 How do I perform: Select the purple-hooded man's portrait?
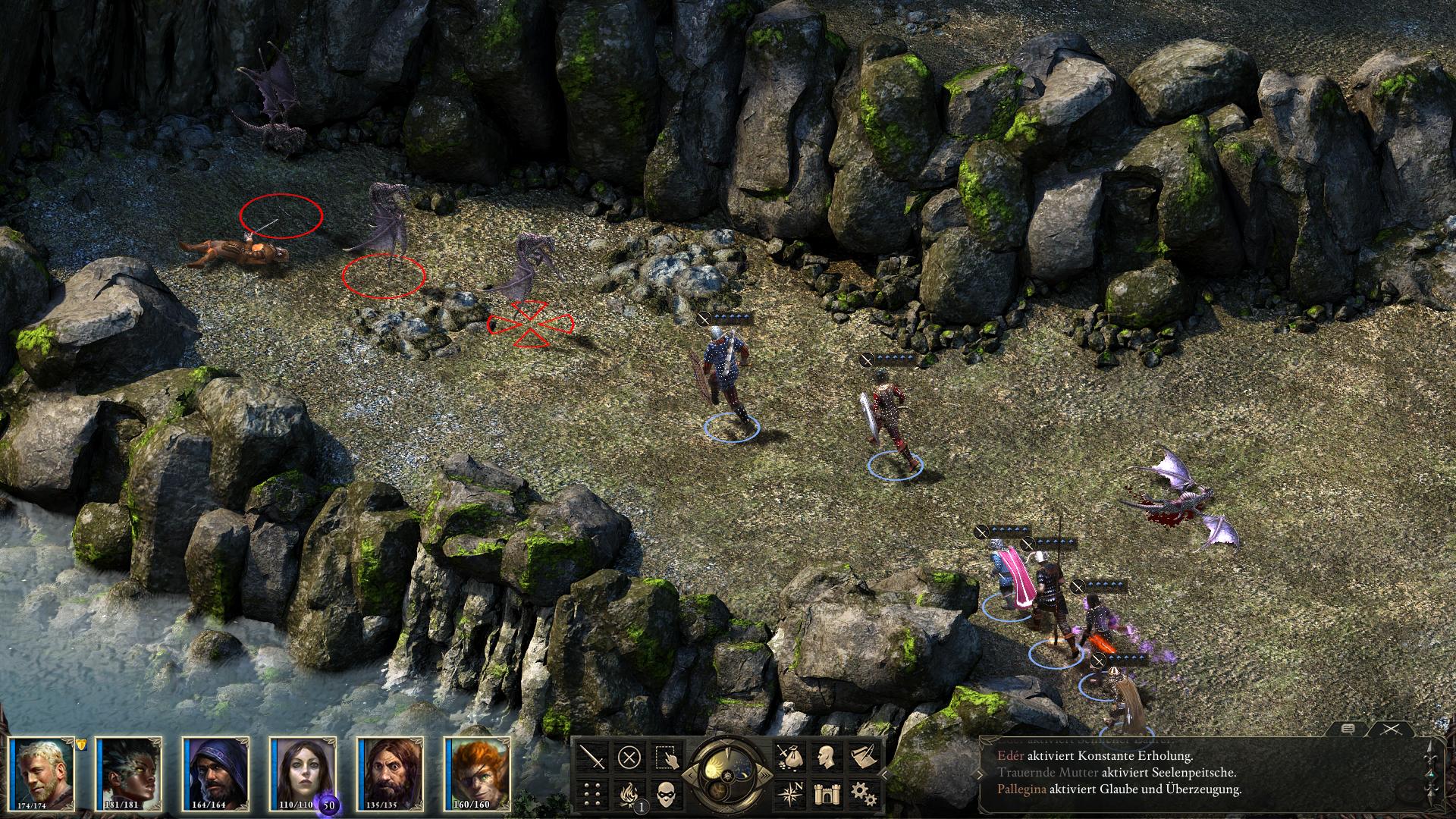tap(216, 772)
